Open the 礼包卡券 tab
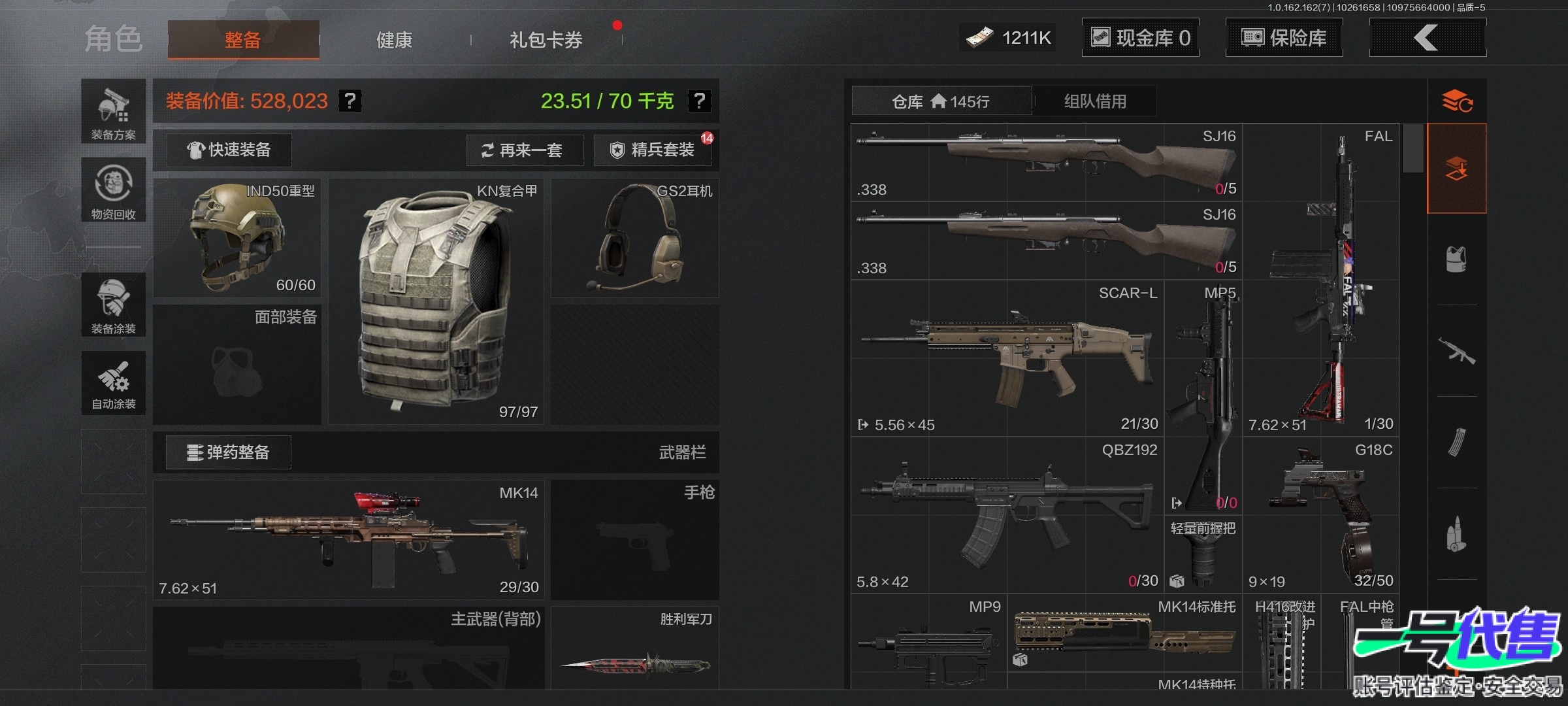This screenshot has height=706, width=1568. 546,40
